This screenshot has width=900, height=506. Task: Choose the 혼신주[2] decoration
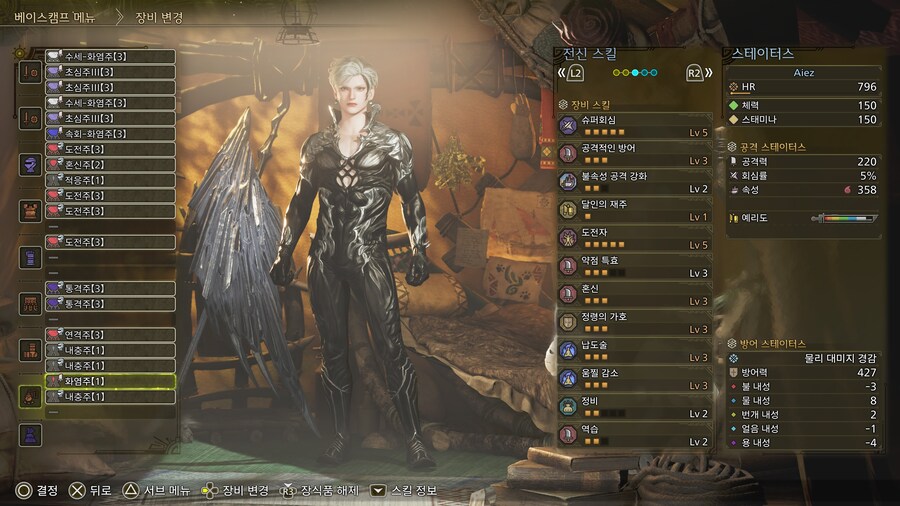pyautogui.click(x=110, y=165)
